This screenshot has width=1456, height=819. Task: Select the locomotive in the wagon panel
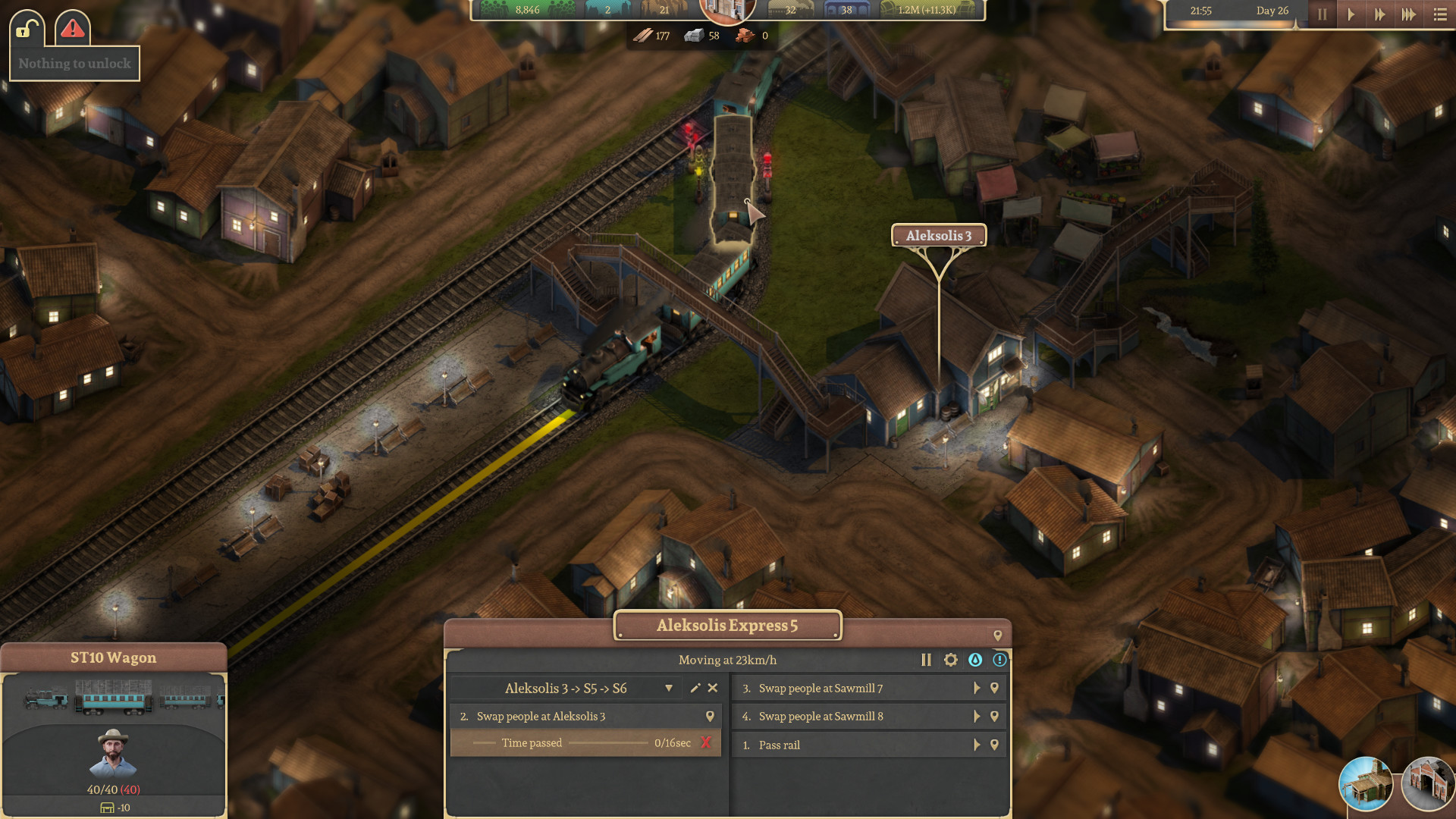47,698
